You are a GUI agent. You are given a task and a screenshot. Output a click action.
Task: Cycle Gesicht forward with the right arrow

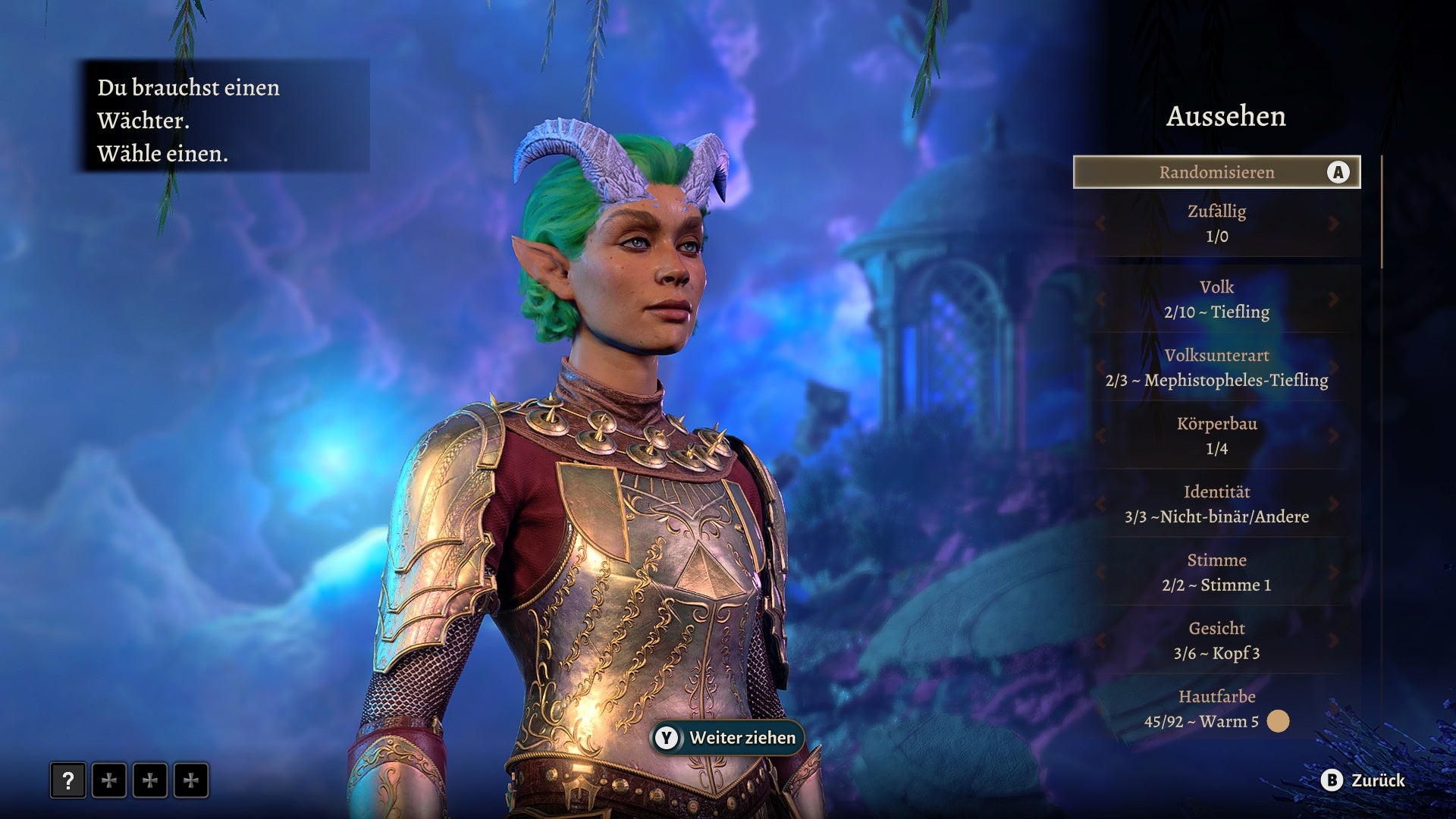pyautogui.click(x=1333, y=641)
